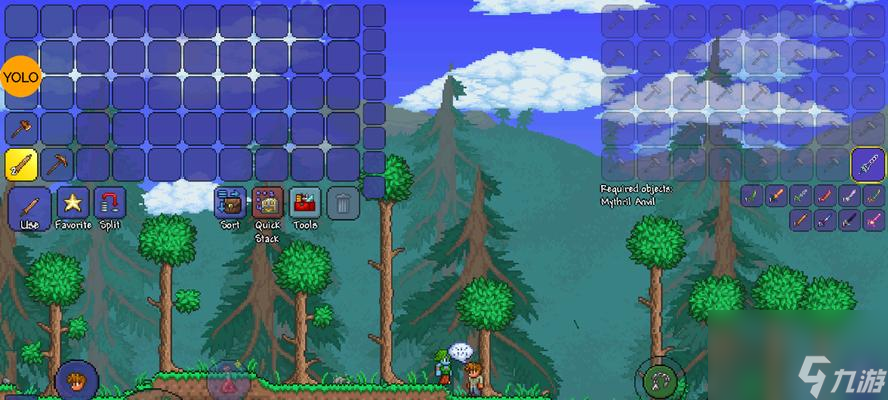Use the red potion quick button
The height and width of the screenshot is (400, 888).
click(228, 382)
